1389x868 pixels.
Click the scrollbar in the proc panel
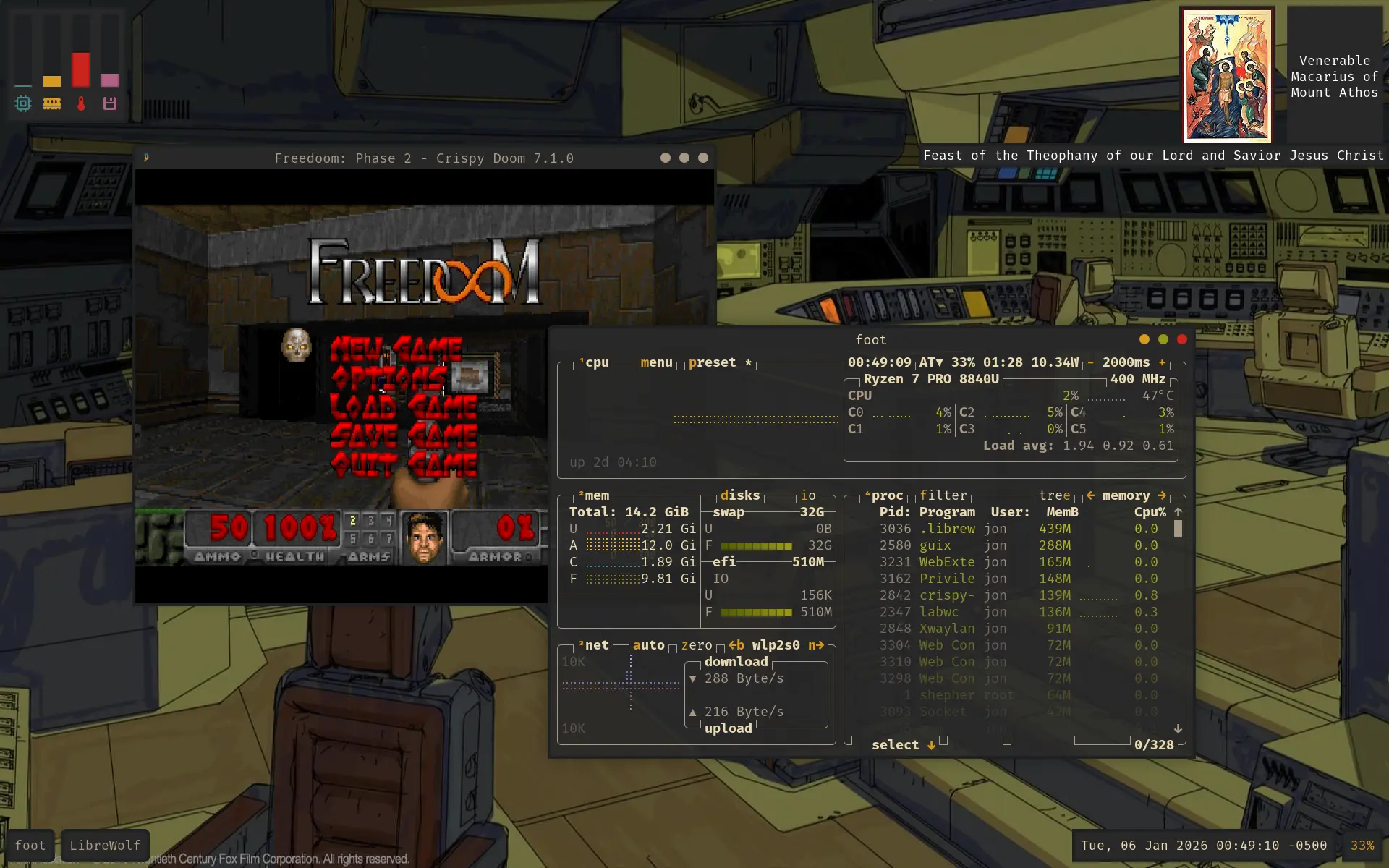(x=1179, y=529)
